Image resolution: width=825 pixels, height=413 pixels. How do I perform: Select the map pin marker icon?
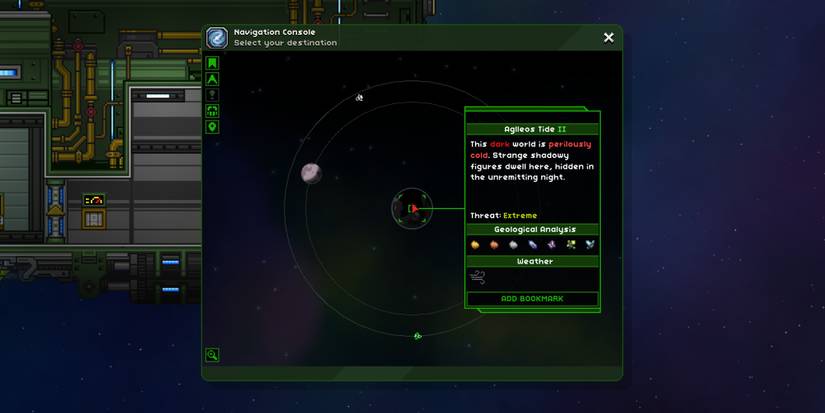pos(212,127)
